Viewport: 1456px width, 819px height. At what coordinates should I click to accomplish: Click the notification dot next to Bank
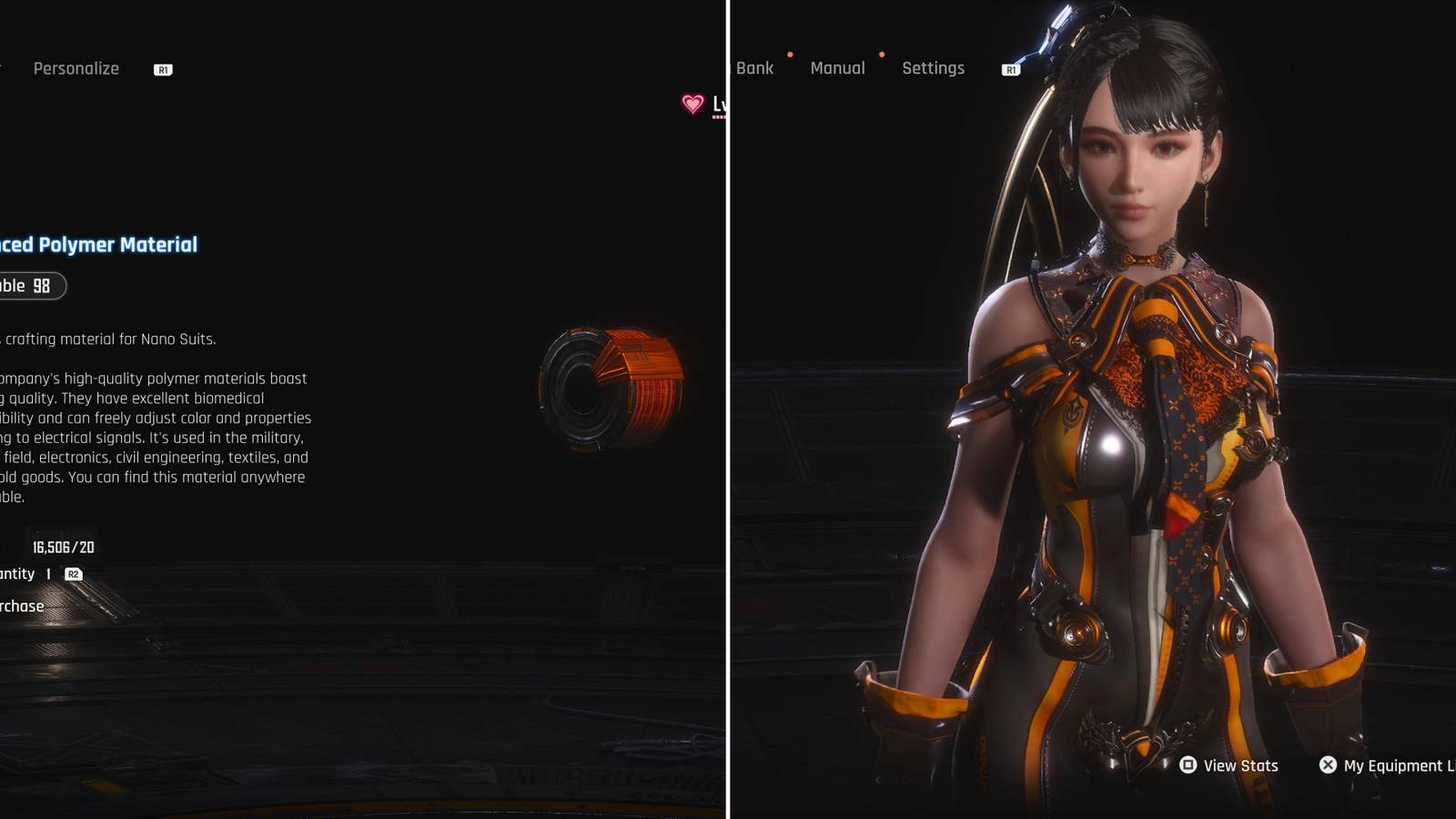(x=790, y=56)
